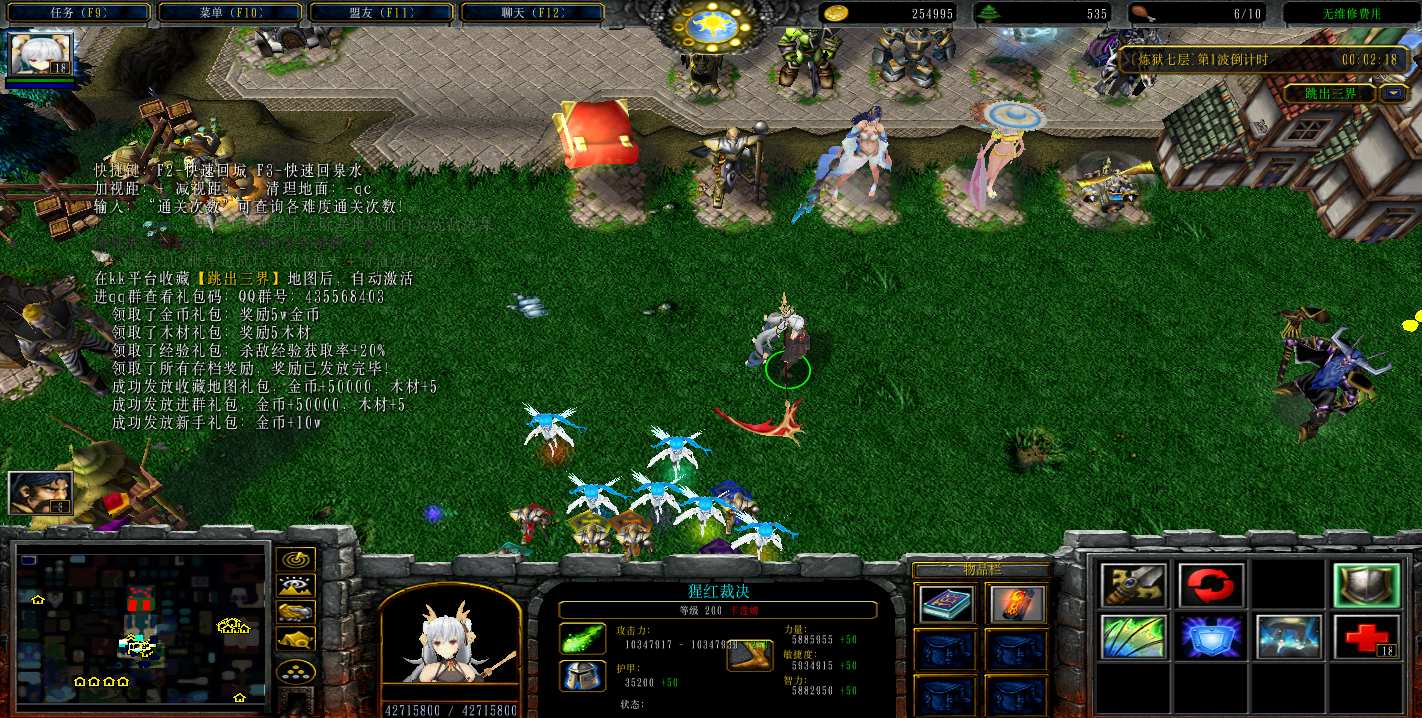Use the blue spellbook inventory item
This screenshot has height=718, width=1422.
(x=946, y=604)
